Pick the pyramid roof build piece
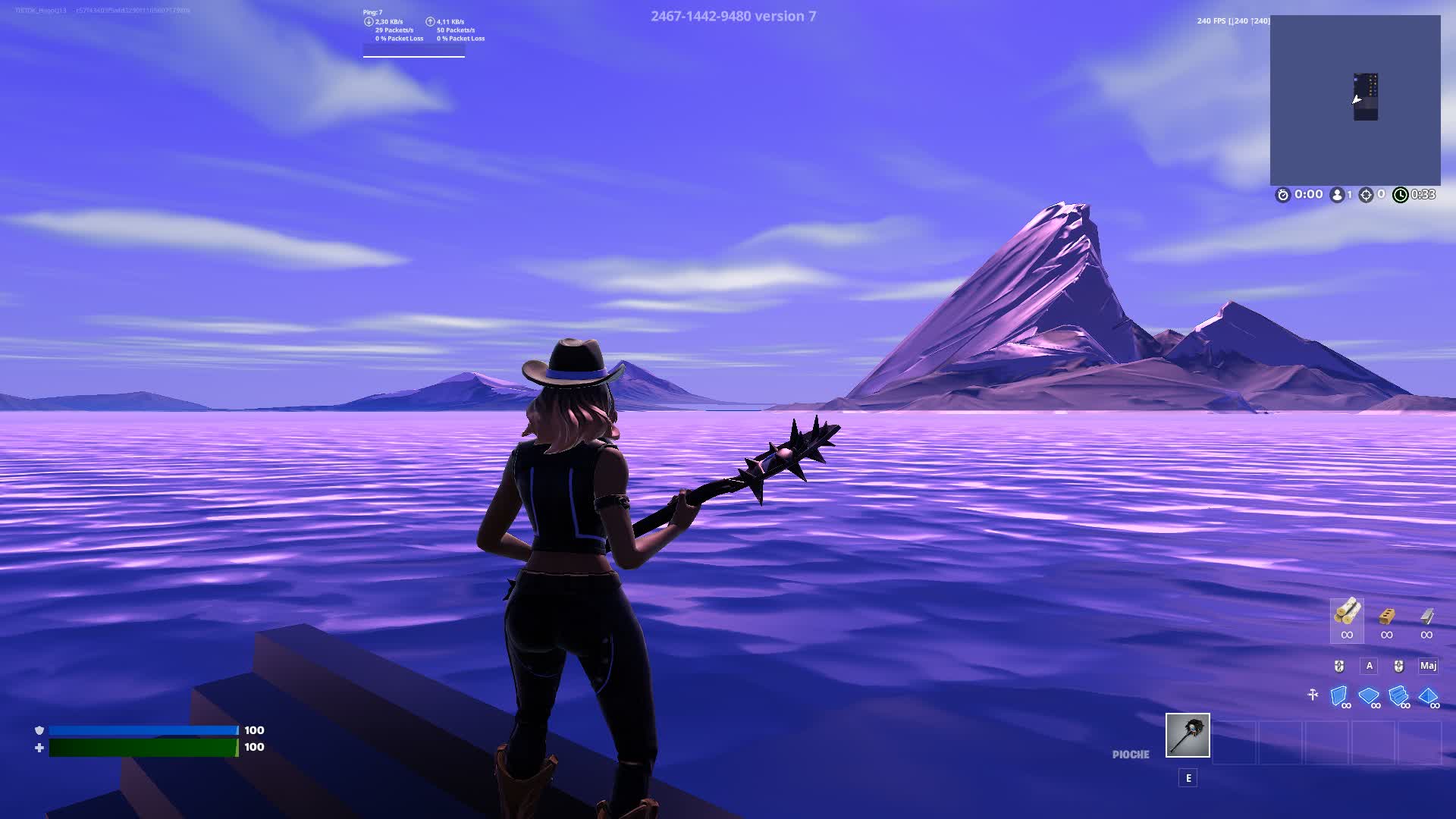1456x819 pixels. [x=1428, y=695]
